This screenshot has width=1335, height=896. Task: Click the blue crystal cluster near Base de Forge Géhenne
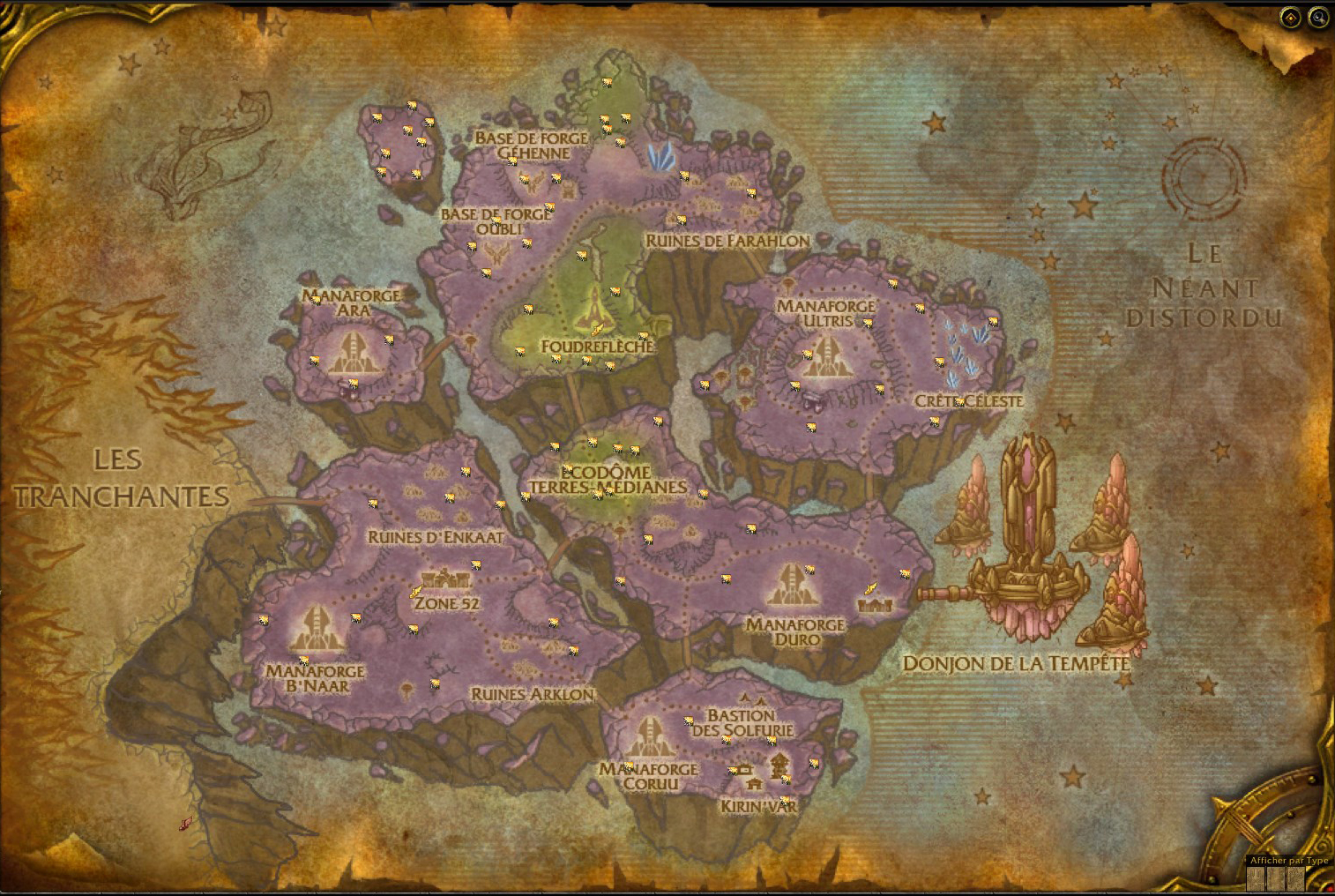[x=661, y=156]
